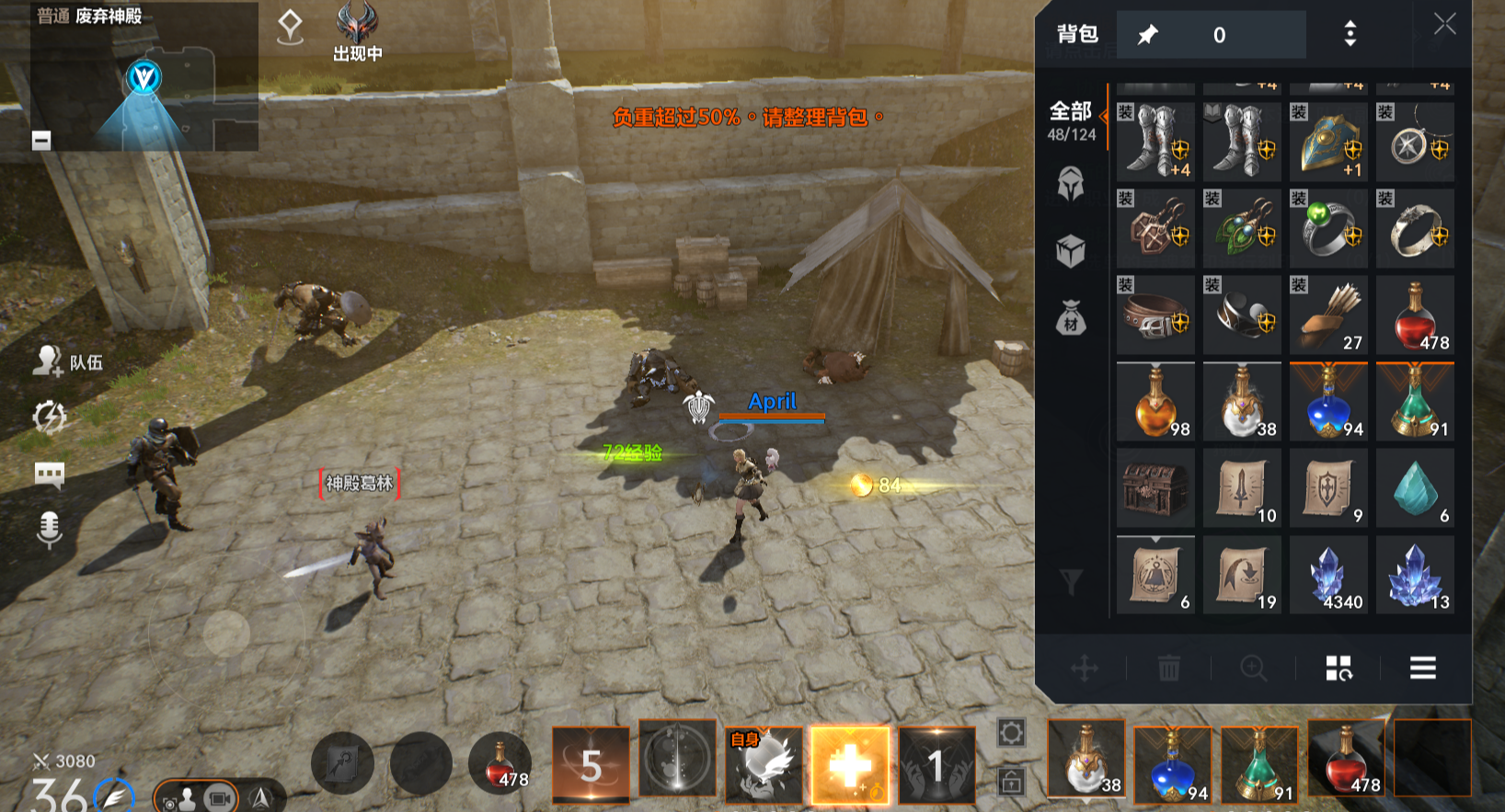This screenshot has width=1505, height=812.
Task: Click the inventory trash can button
Action: (x=1168, y=669)
